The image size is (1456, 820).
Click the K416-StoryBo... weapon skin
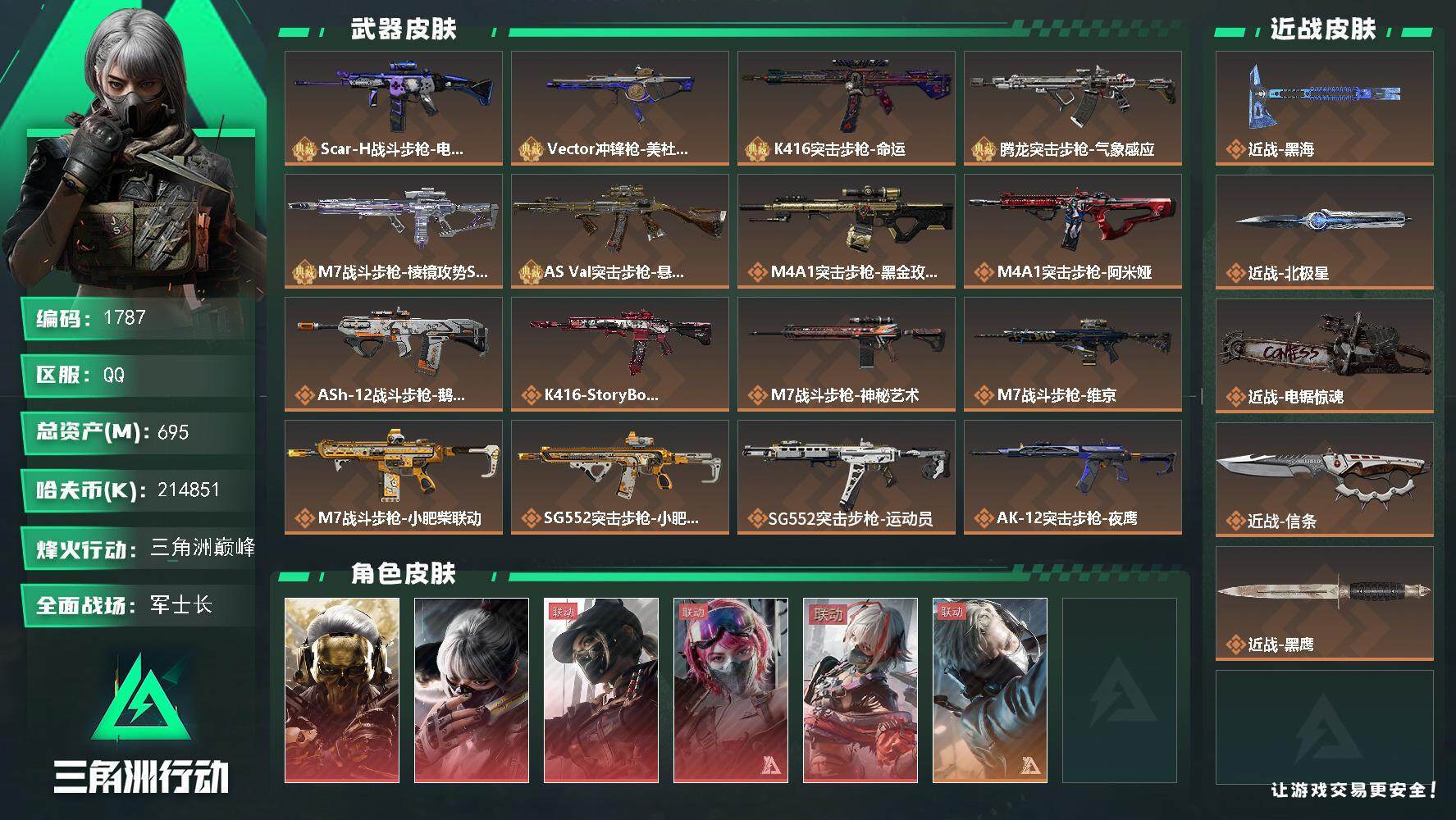(x=619, y=353)
